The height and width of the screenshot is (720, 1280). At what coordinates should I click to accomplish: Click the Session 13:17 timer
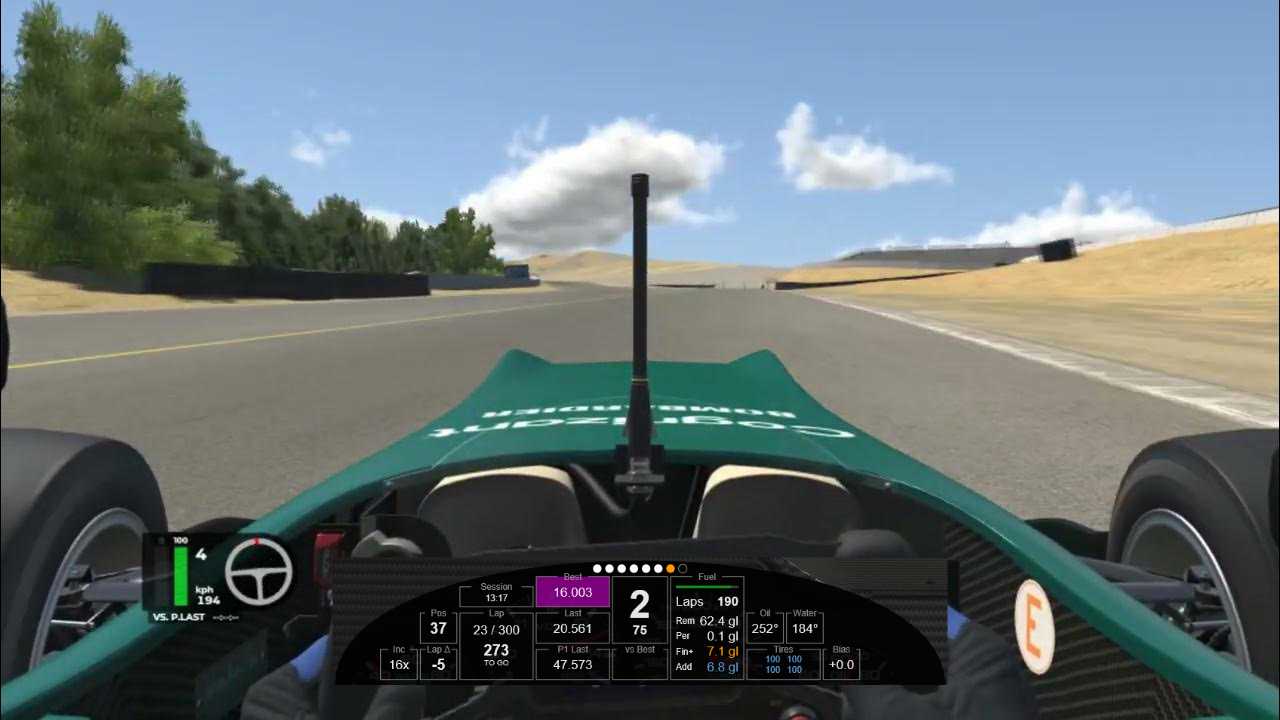click(x=495, y=592)
